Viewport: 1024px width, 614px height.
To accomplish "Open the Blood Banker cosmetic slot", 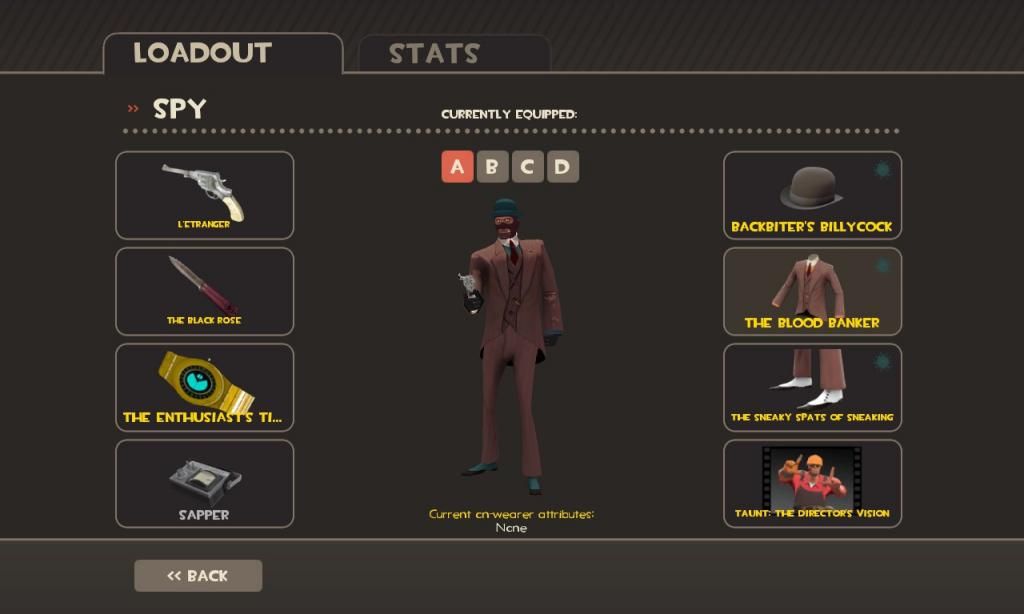I will [x=812, y=291].
